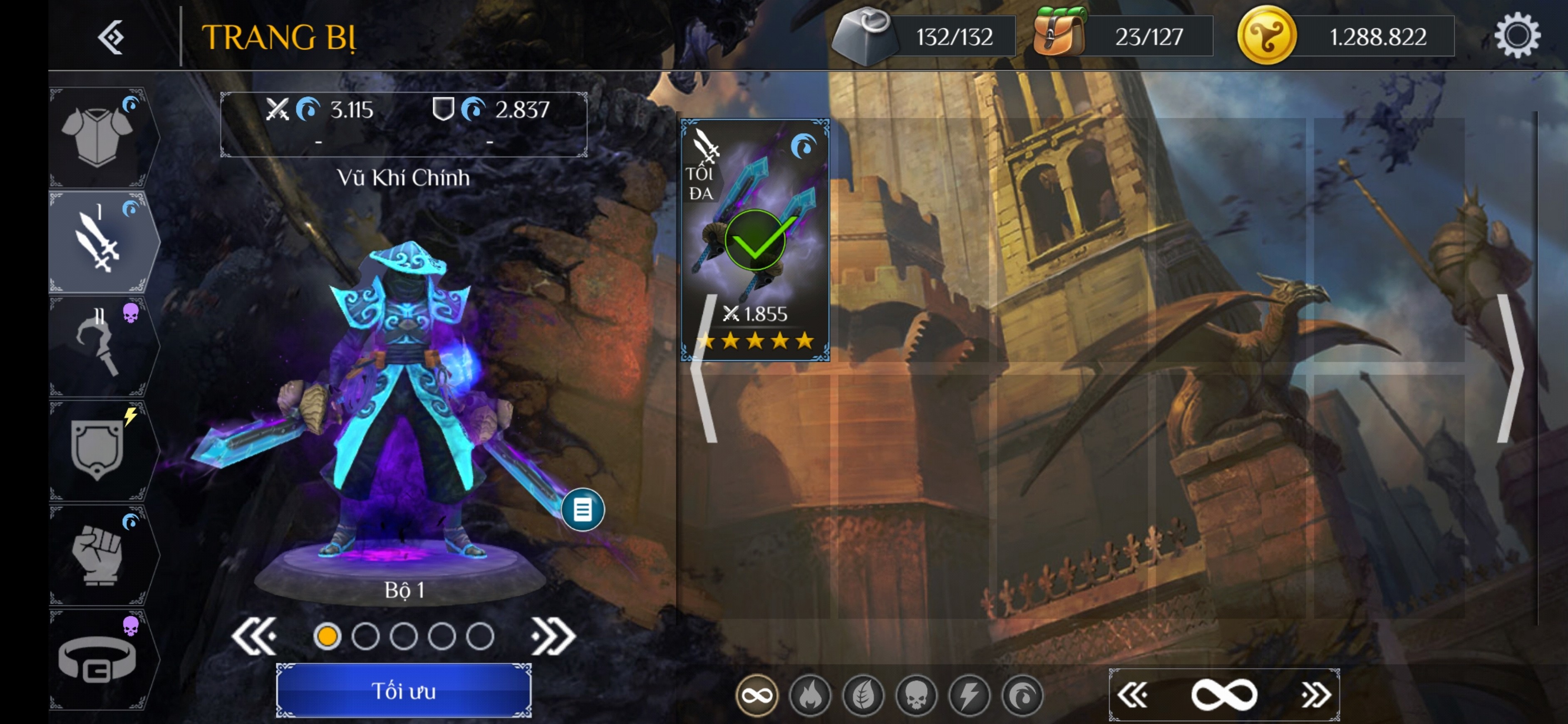The width and height of the screenshot is (1568, 724).
Task: Filter items by leaf nature element
Action: [x=863, y=695]
